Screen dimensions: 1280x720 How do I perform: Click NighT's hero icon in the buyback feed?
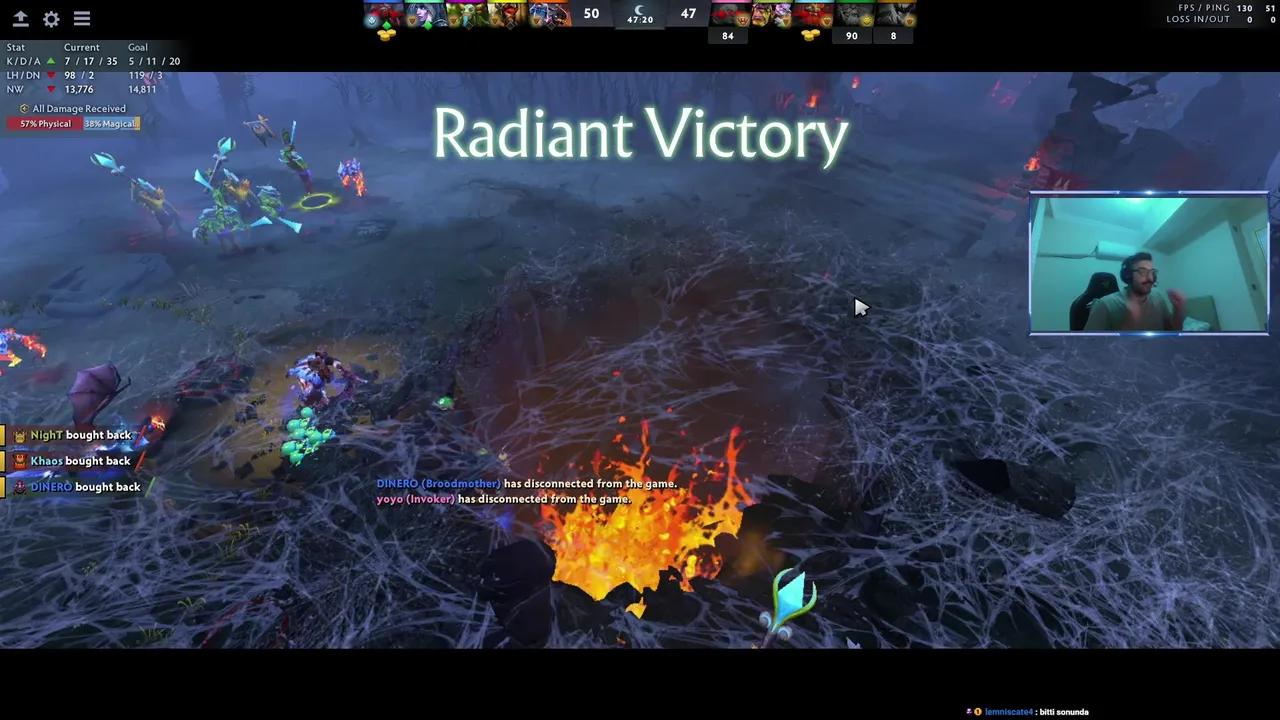19,434
